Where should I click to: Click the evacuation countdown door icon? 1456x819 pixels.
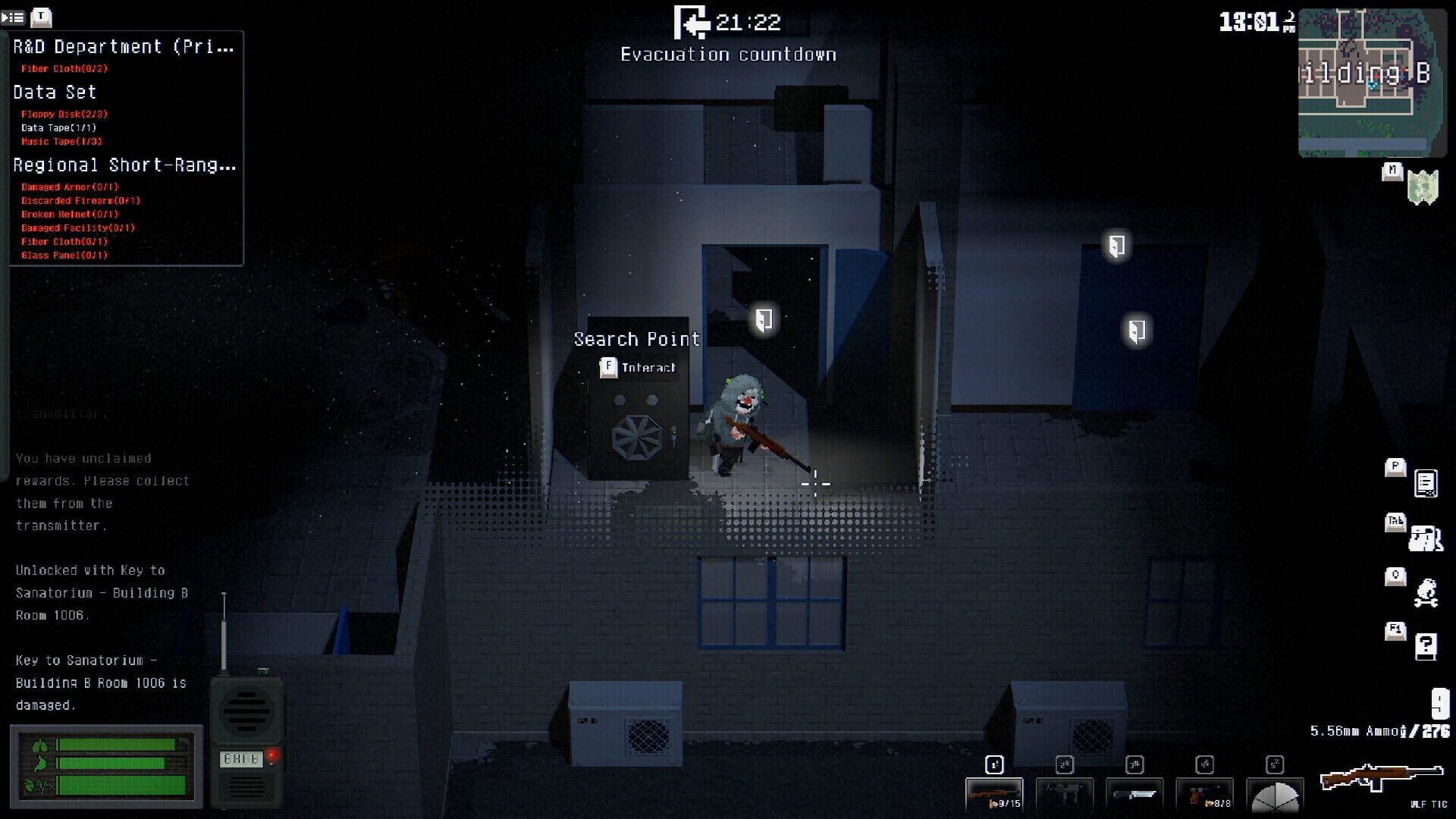point(692,22)
